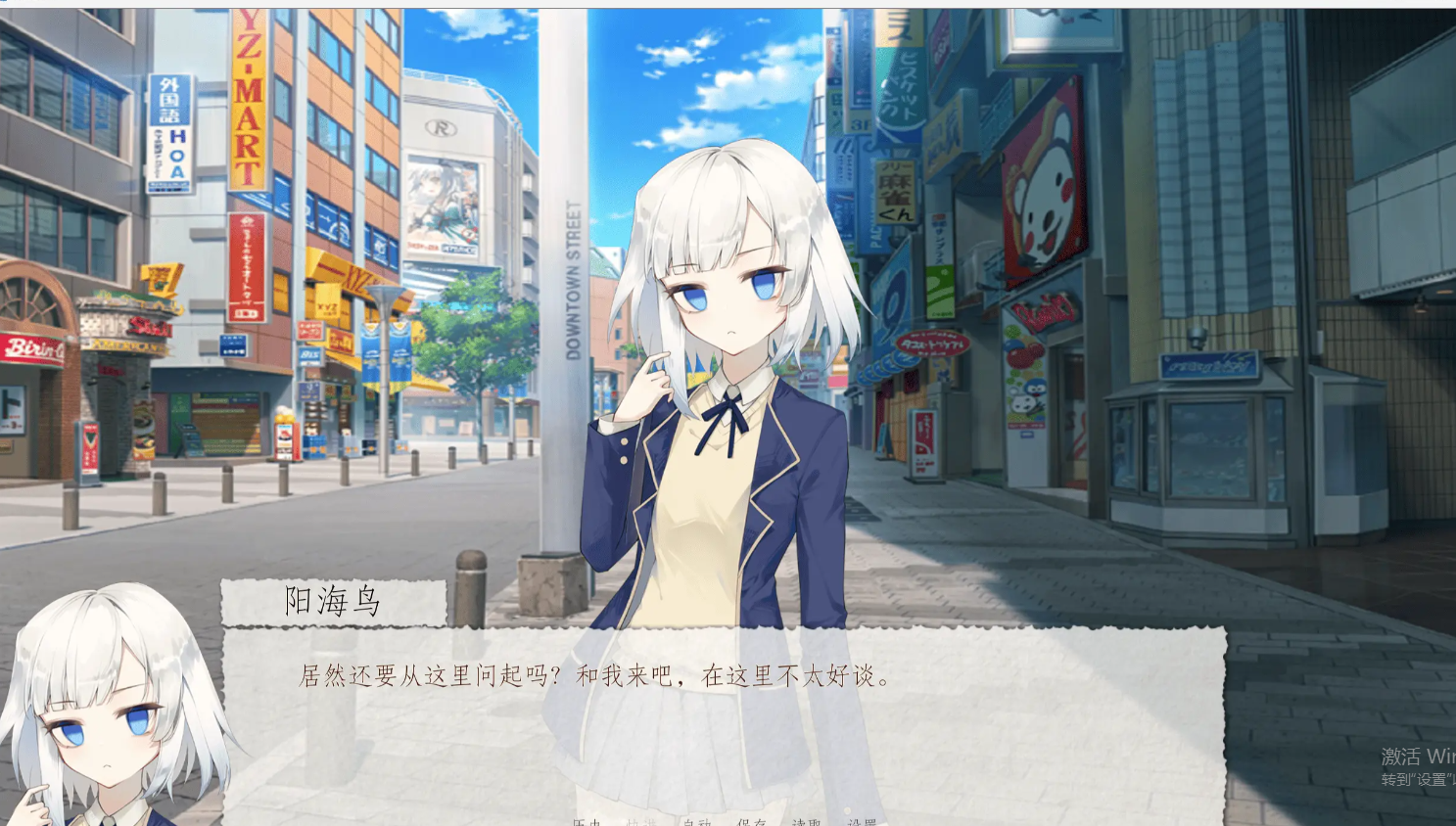Screen dimensions: 1456x826
Task: Click the speaker name plate 阳海鸟
Action: tap(333, 601)
